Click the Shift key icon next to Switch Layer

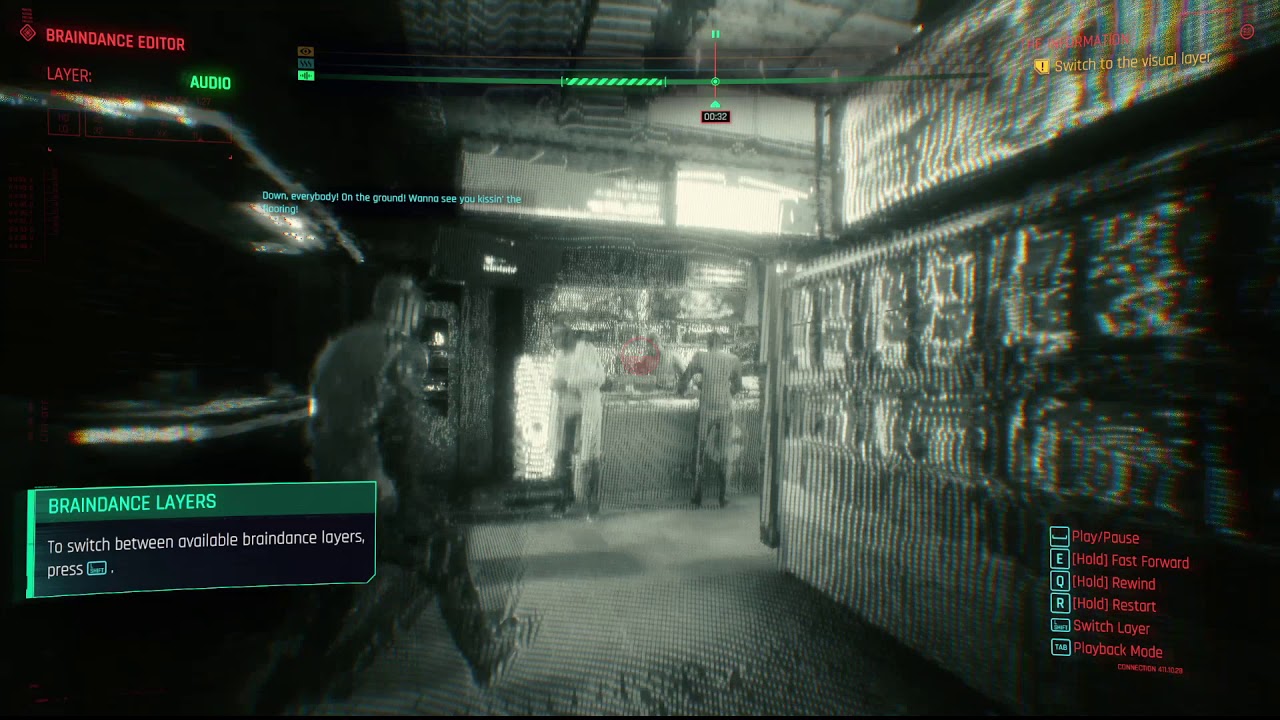coord(1060,624)
